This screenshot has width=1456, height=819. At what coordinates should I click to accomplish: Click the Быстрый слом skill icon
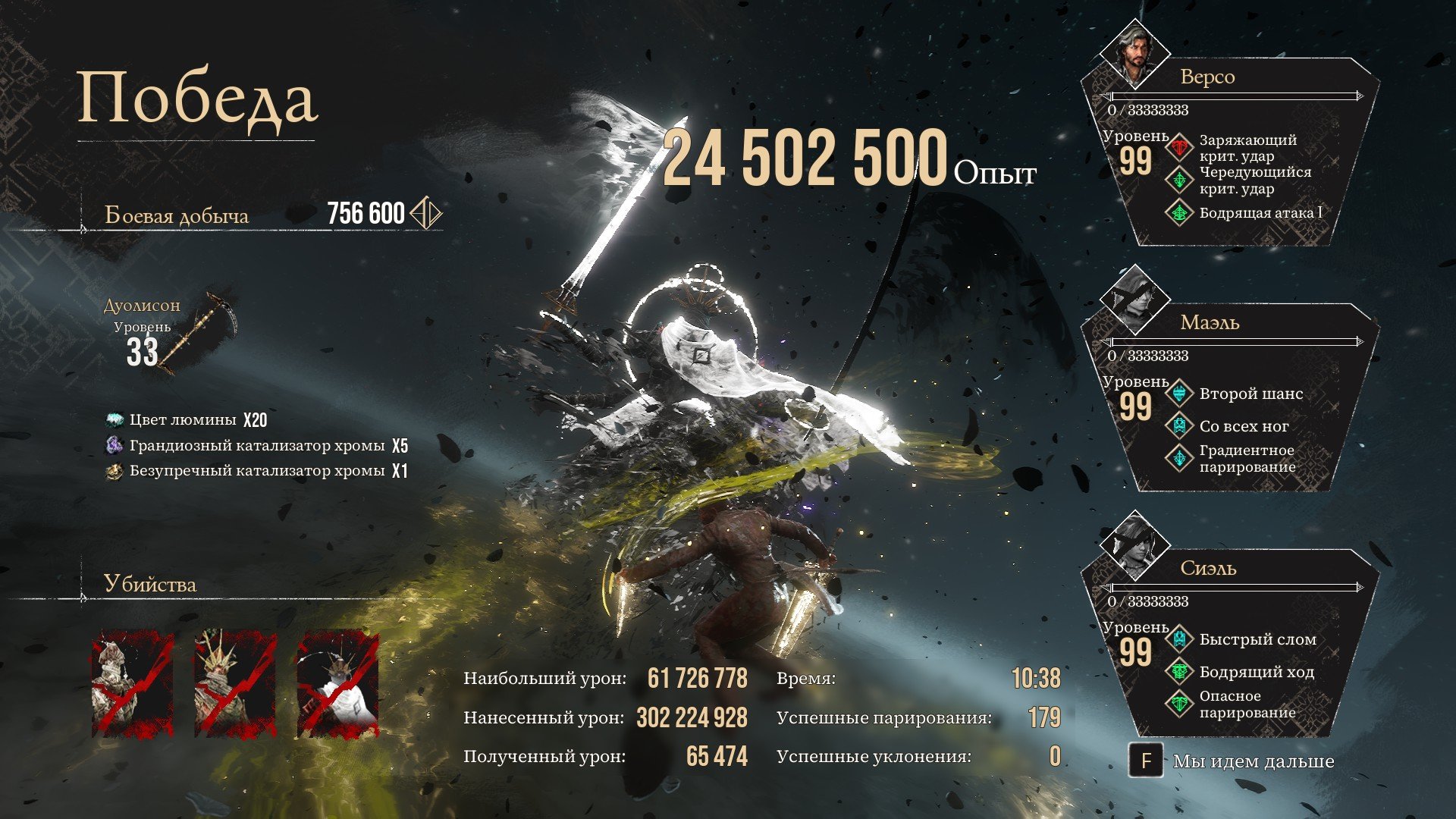point(1179,639)
